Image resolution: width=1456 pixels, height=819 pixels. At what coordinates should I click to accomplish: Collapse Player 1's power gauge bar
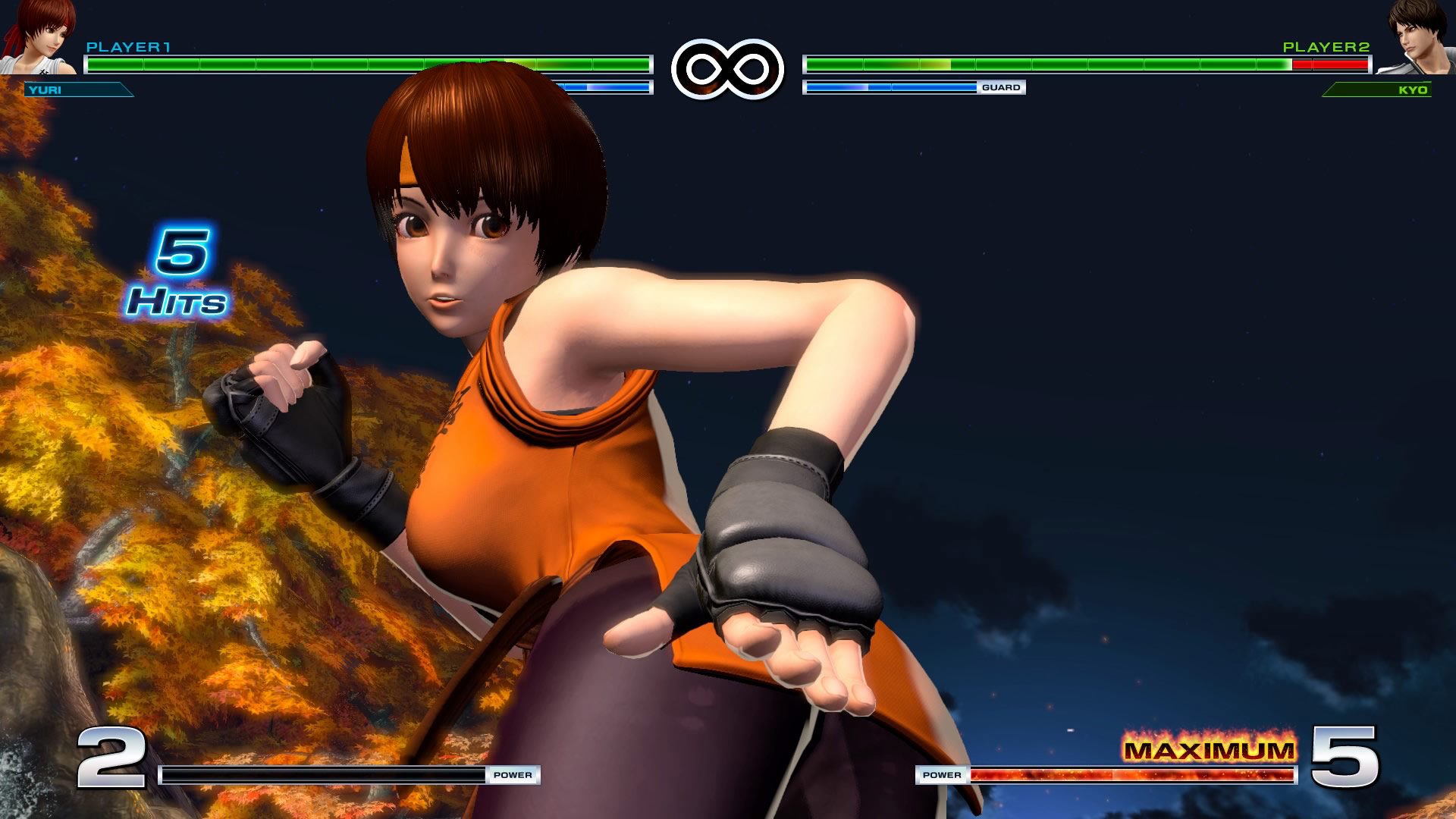tap(326, 775)
